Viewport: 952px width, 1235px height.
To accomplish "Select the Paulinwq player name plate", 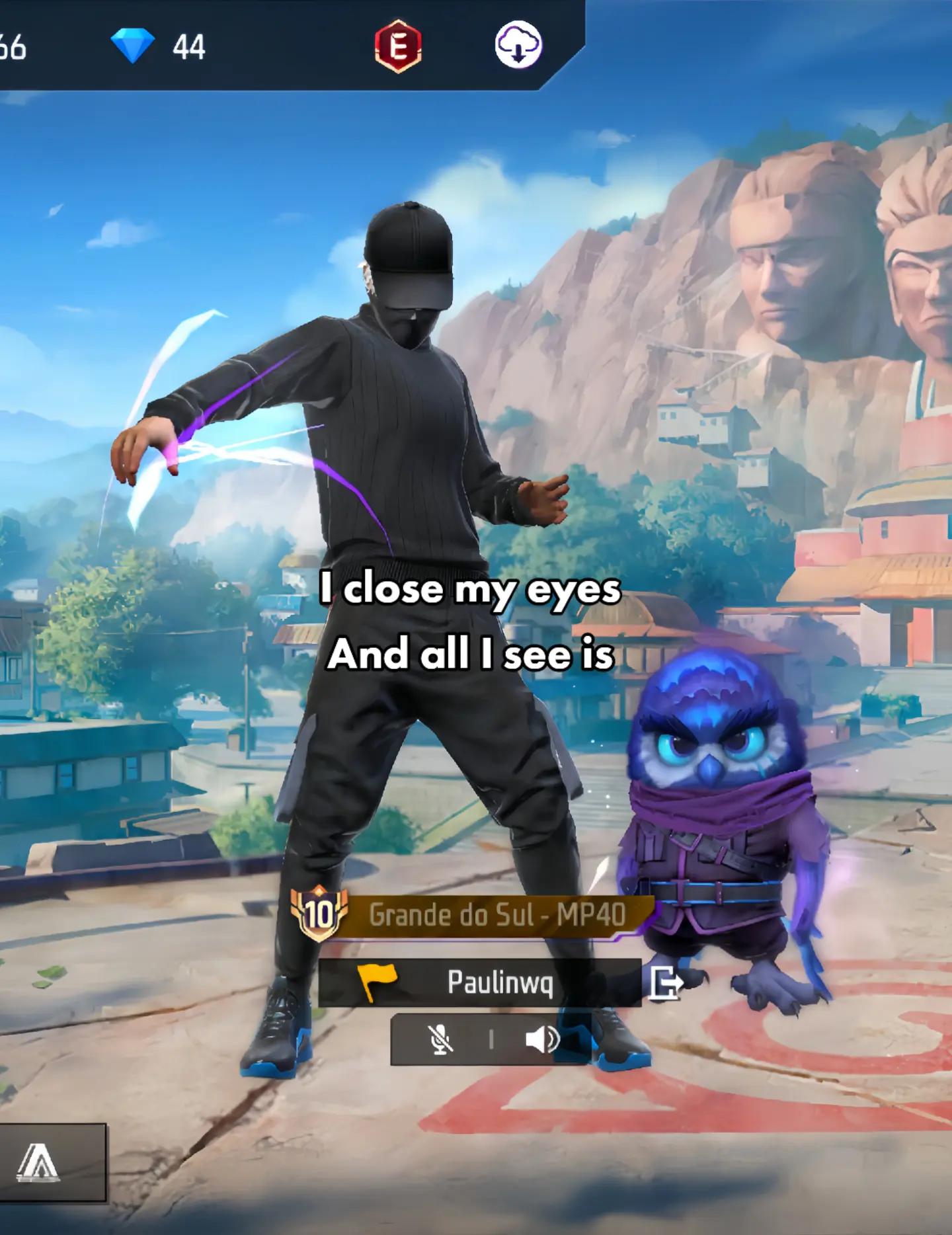I will coord(479,982).
